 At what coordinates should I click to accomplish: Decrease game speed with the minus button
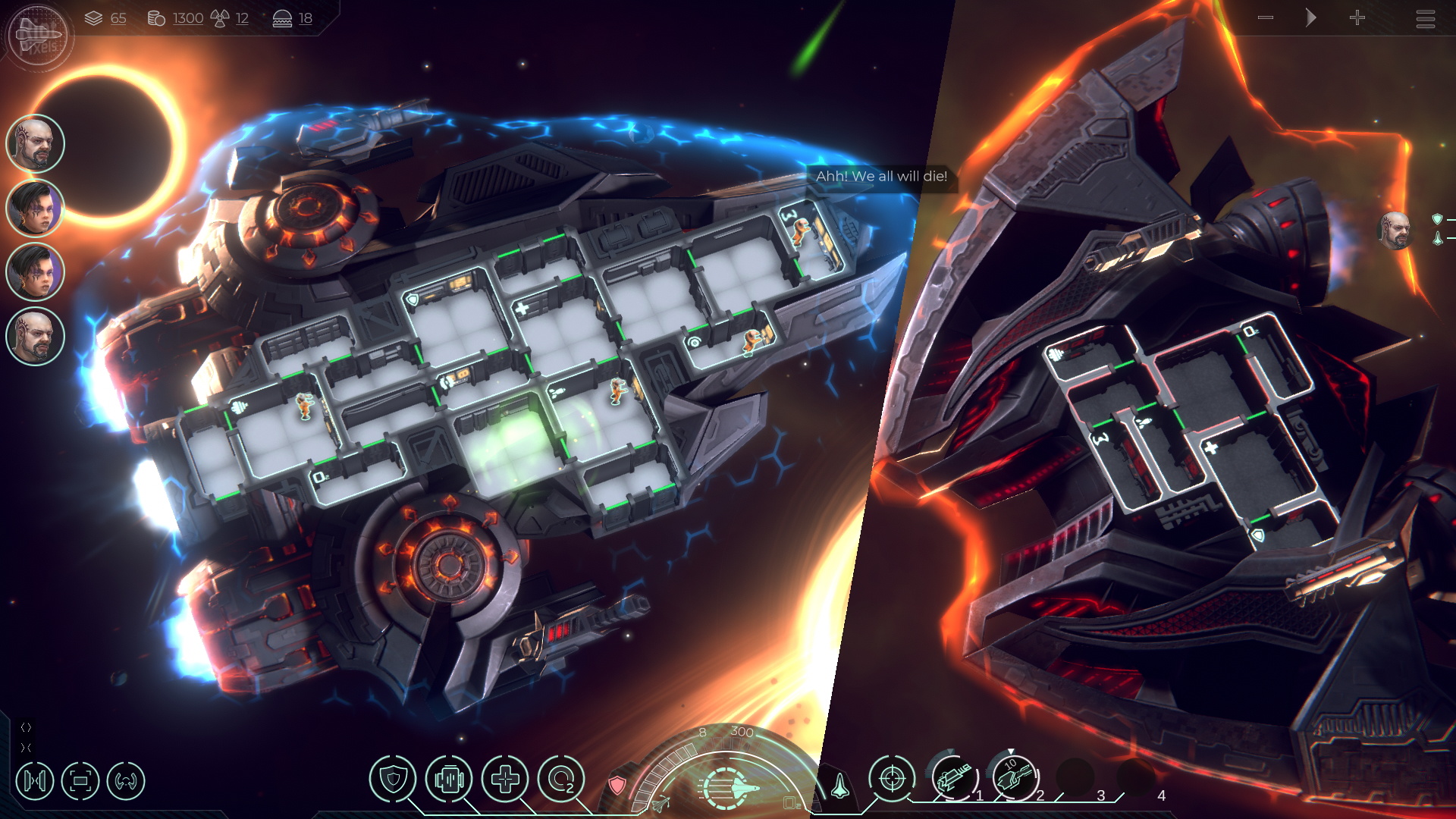click(x=1265, y=17)
